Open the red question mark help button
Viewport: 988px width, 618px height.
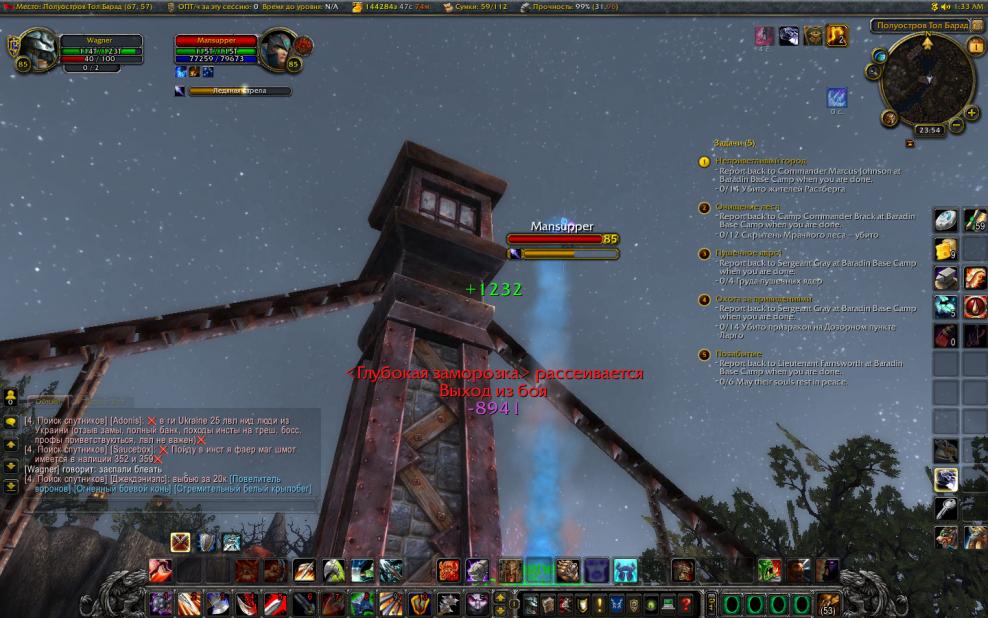[686, 604]
